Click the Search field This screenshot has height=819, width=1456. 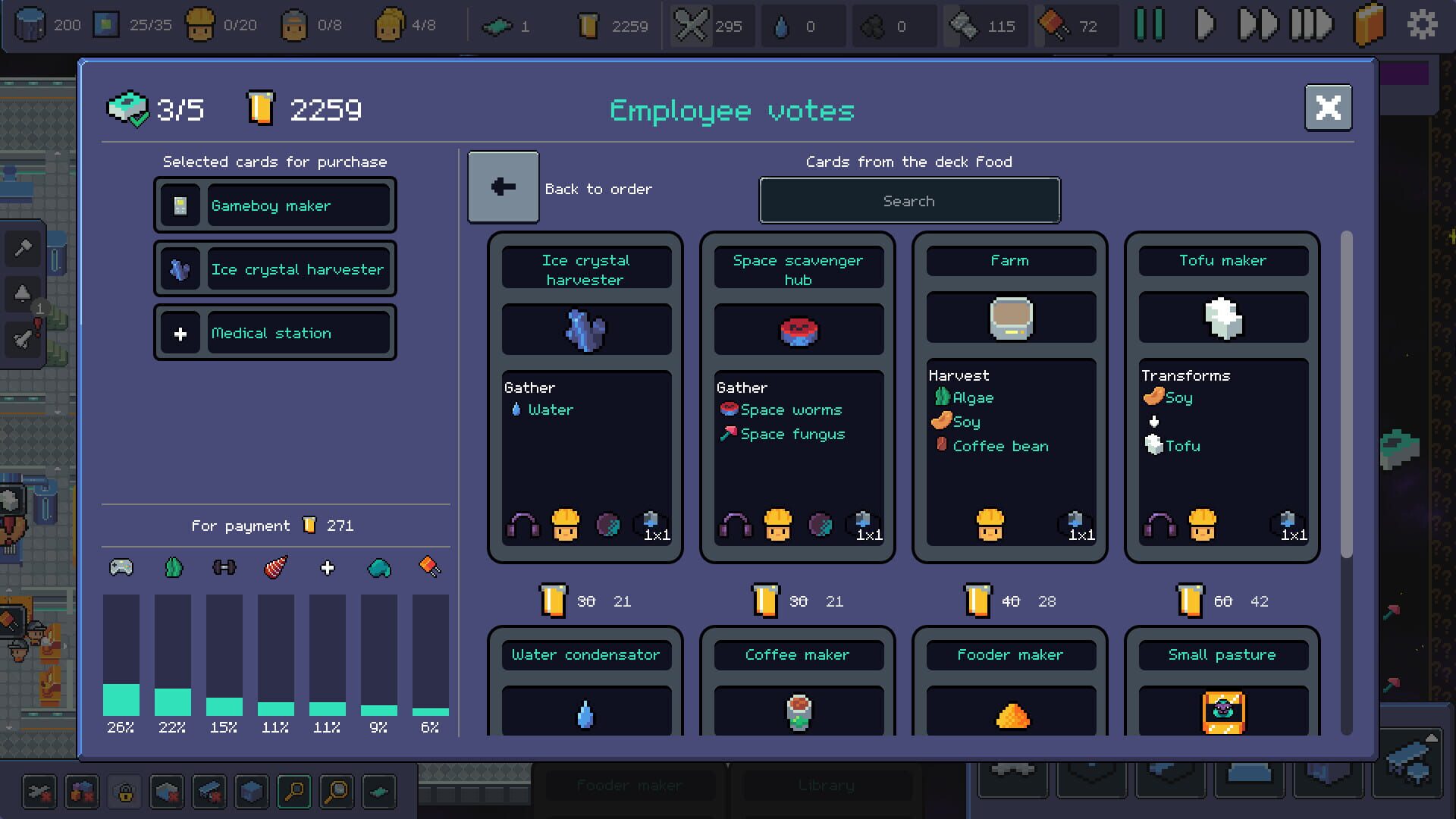point(908,200)
